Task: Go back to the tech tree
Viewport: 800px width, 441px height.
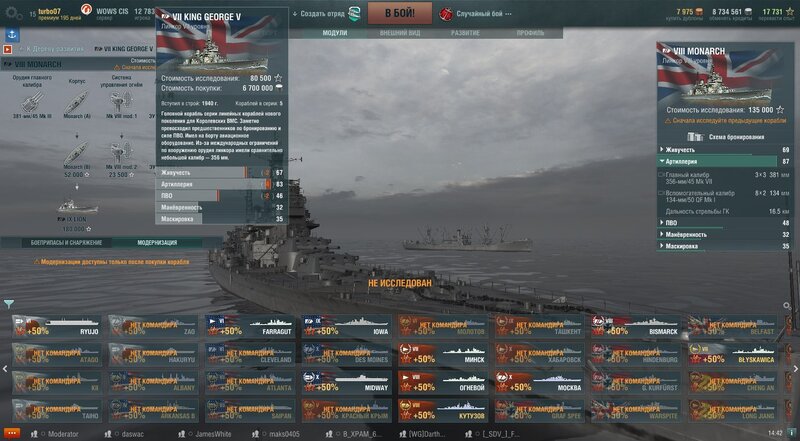Action: [x=52, y=48]
